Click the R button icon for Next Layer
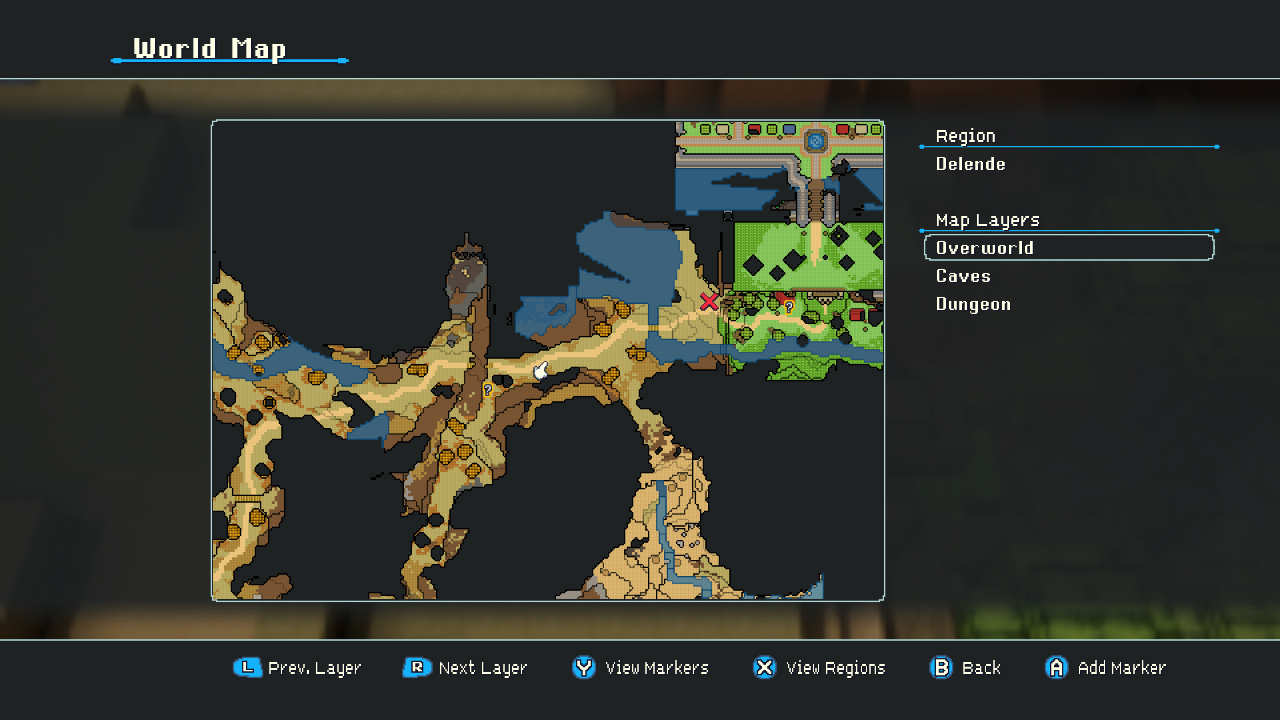This screenshot has width=1280, height=720. (x=416, y=668)
